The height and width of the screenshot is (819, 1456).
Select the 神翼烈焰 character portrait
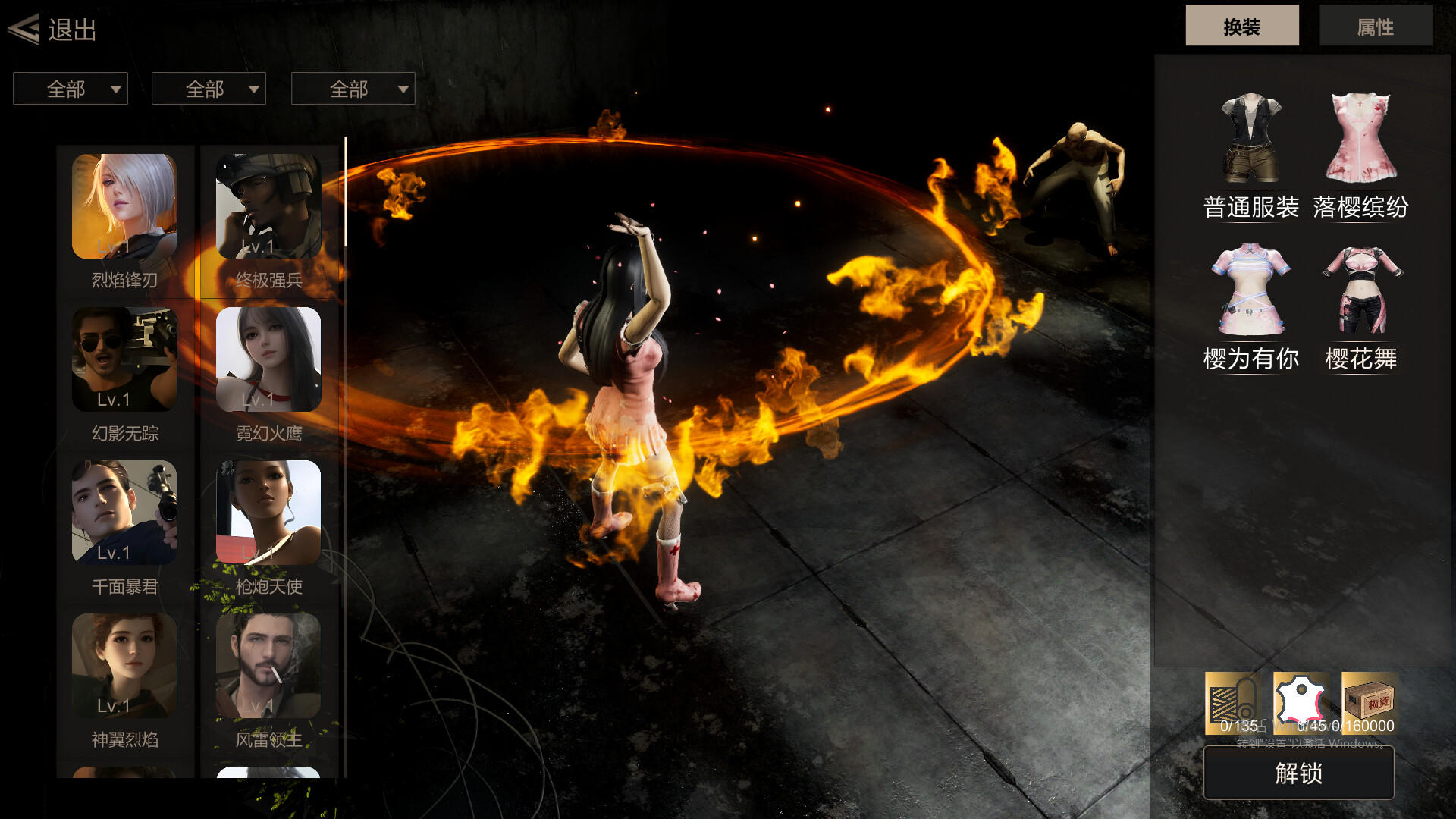[124, 666]
